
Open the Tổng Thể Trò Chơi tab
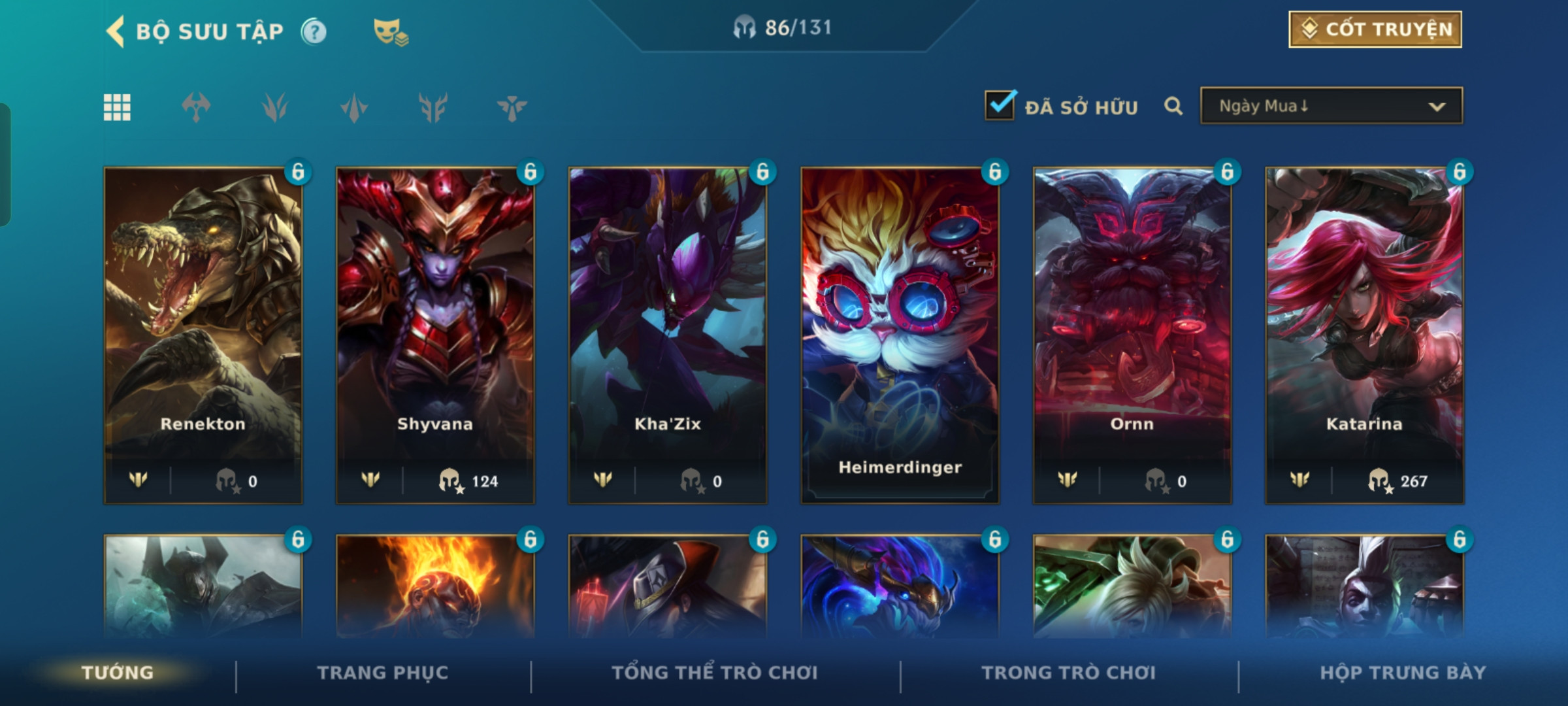click(x=715, y=673)
